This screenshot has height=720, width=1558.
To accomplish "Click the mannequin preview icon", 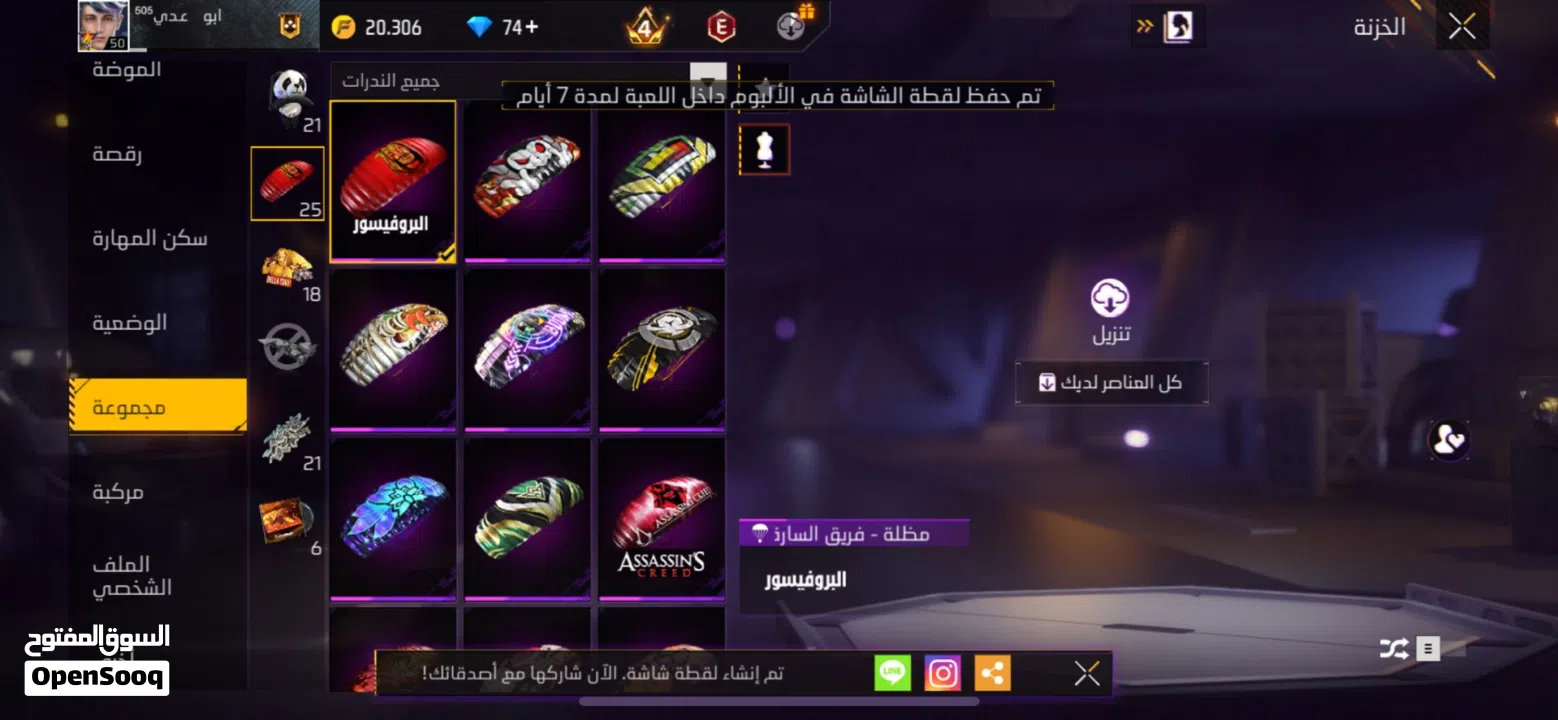I will coord(764,148).
